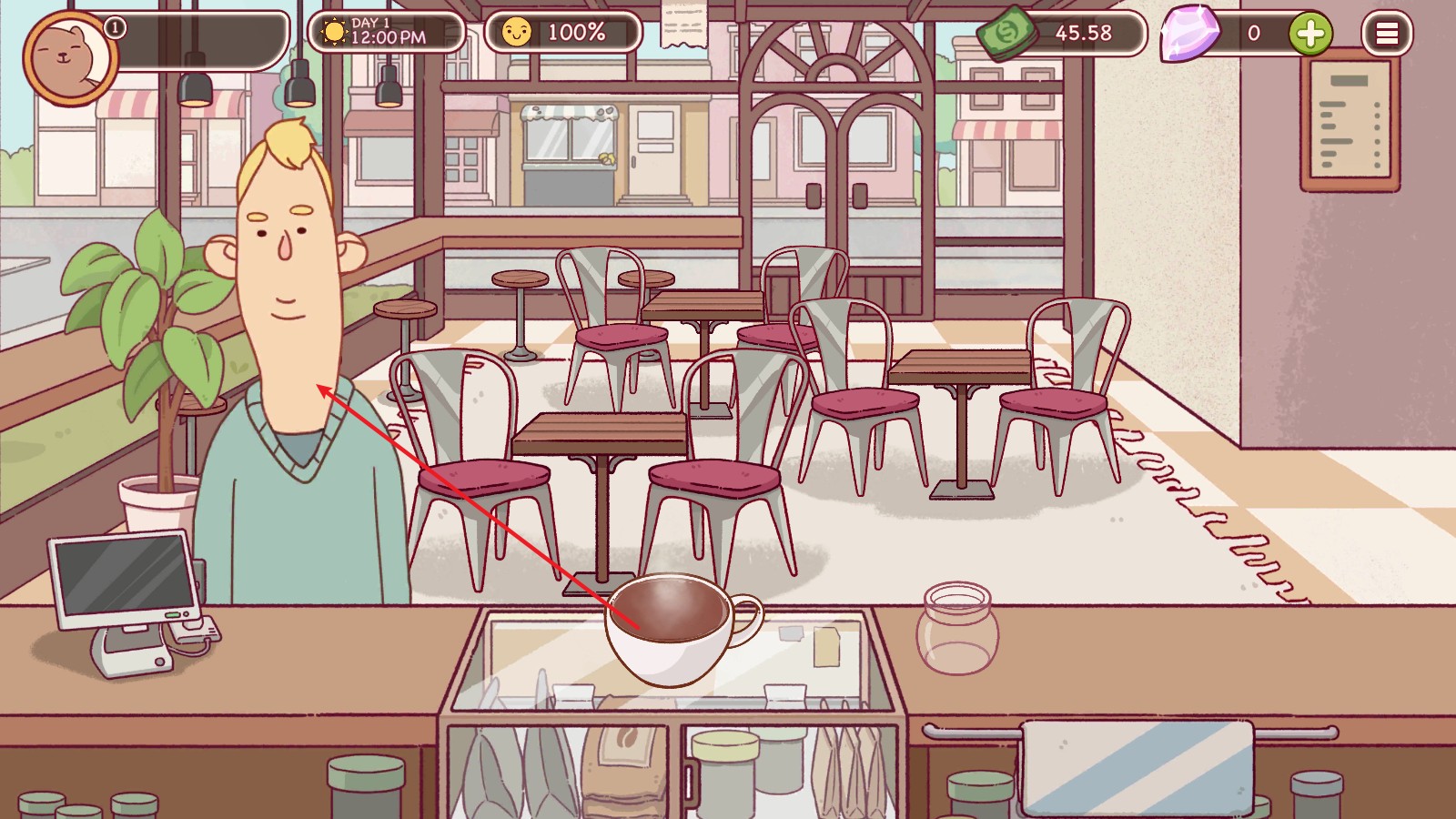The width and height of the screenshot is (1456, 819).
Task: View the hanging order receipt ticket
Action: 683,25
